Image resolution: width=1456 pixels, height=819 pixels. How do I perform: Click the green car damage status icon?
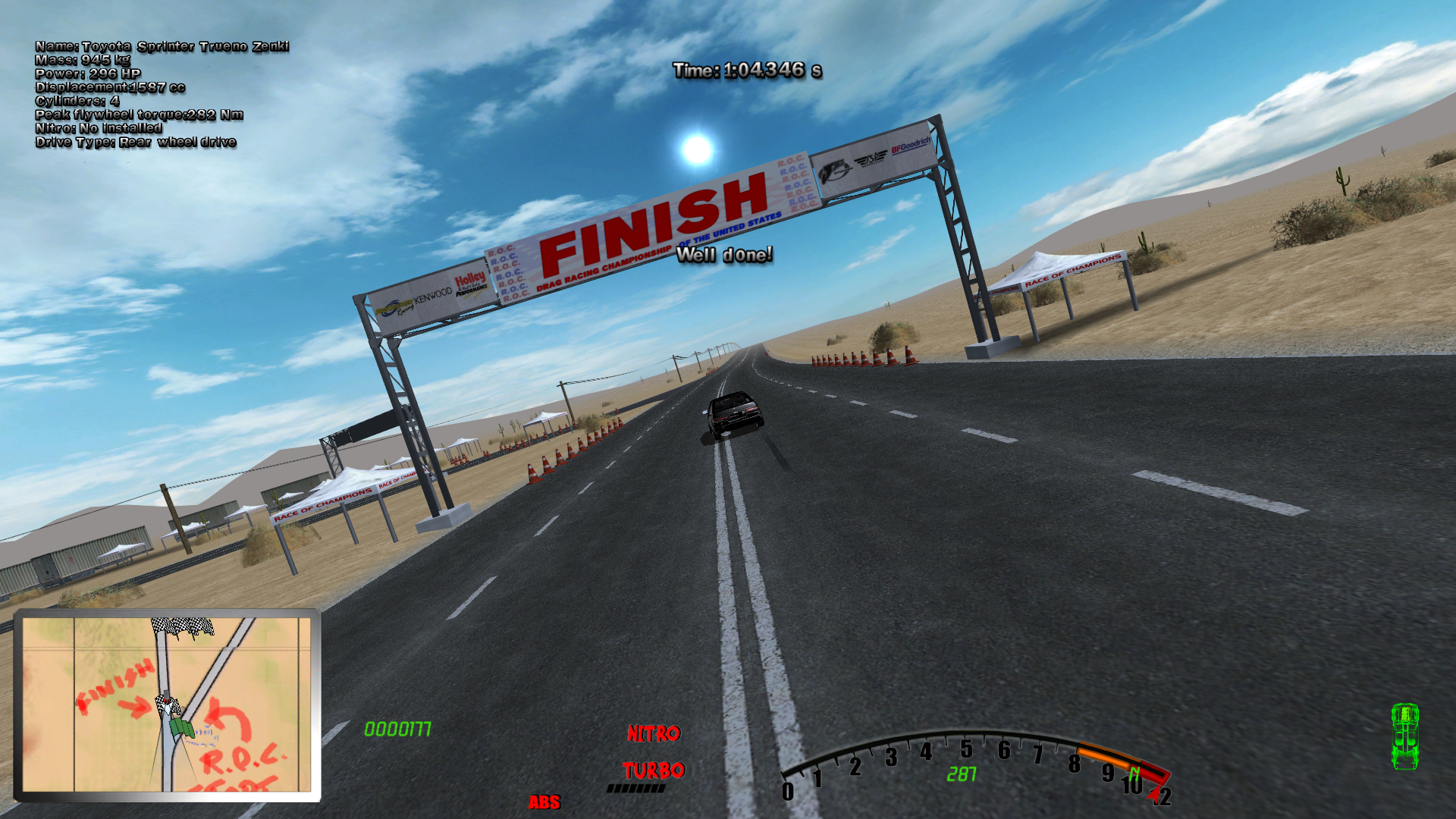pyautogui.click(x=1404, y=737)
